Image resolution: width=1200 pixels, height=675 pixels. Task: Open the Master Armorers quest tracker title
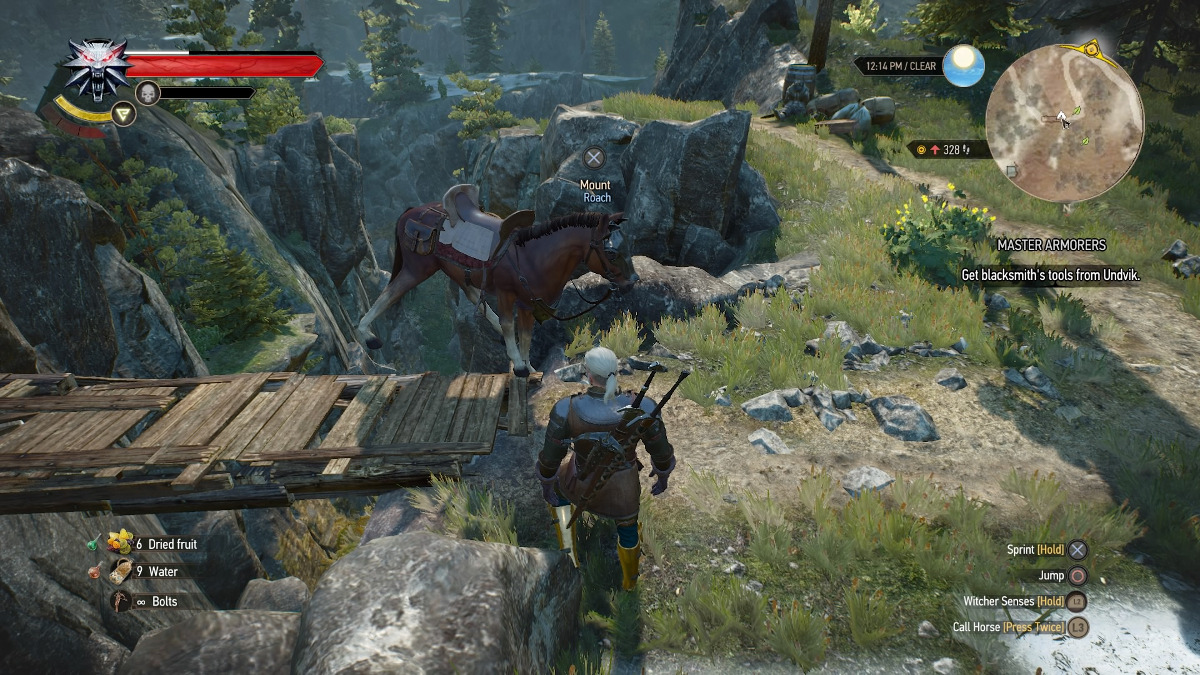[x=1049, y=245]
